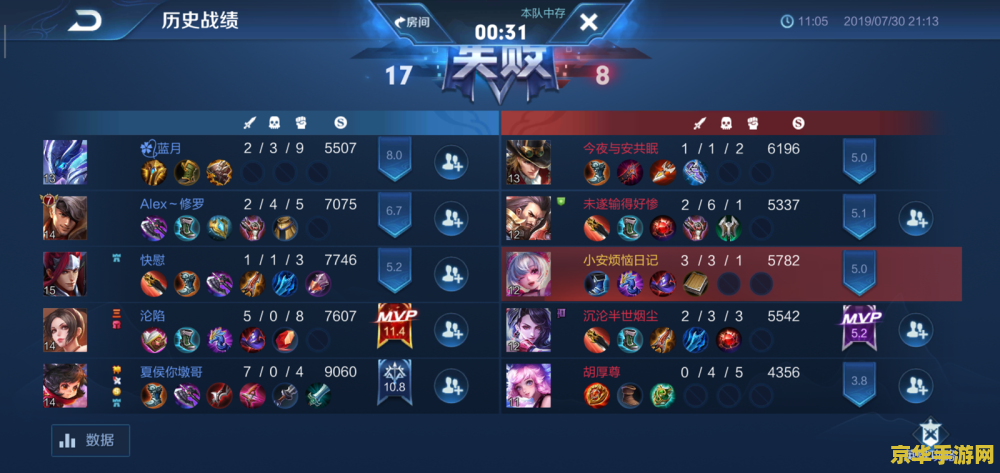This screenshot has height=473, width=1000.
Task: Add 夏侯你墩哥 as a friend
Action: pos(452,384)
